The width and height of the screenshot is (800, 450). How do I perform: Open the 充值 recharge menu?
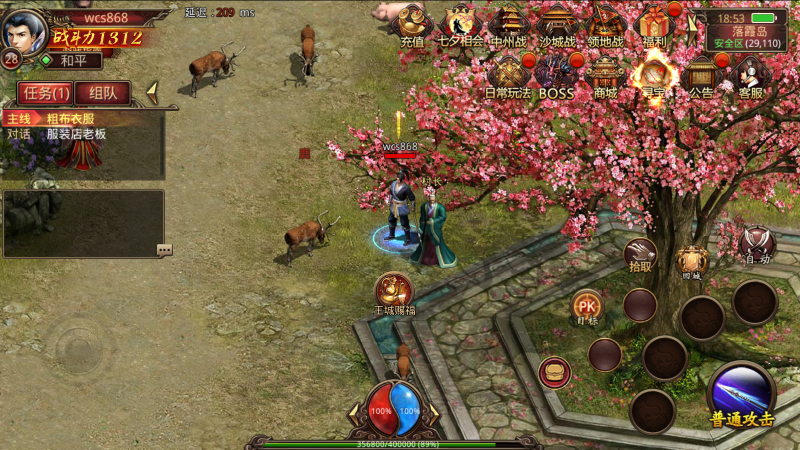click(x=411, y=24)
